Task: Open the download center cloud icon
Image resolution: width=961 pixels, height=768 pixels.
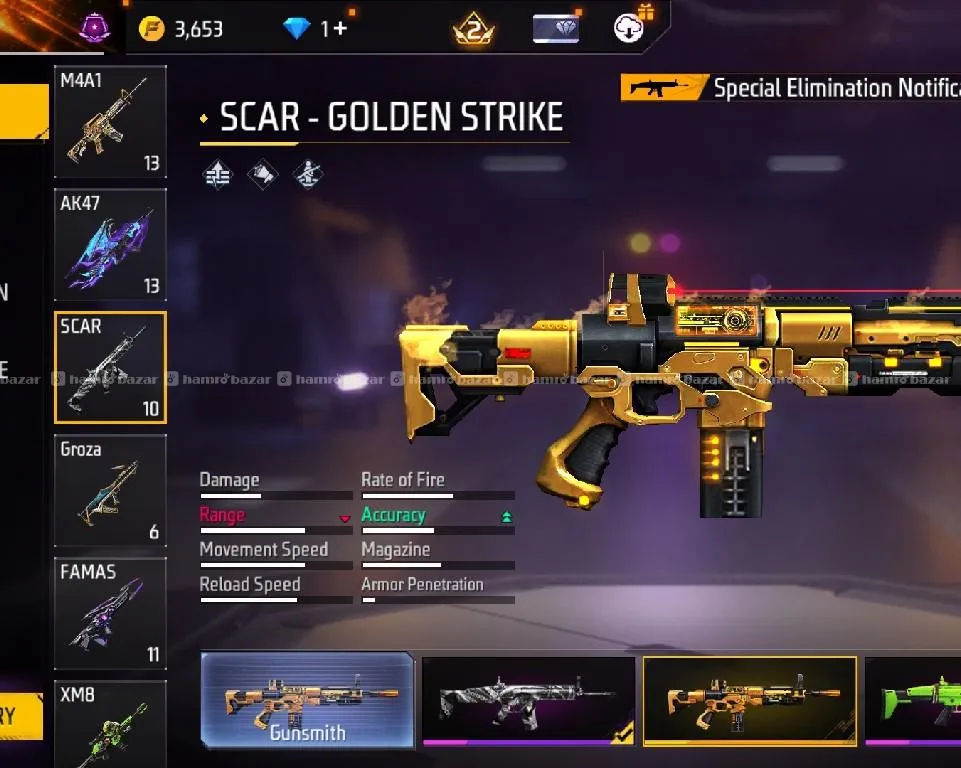Action: tap(629, 27)
